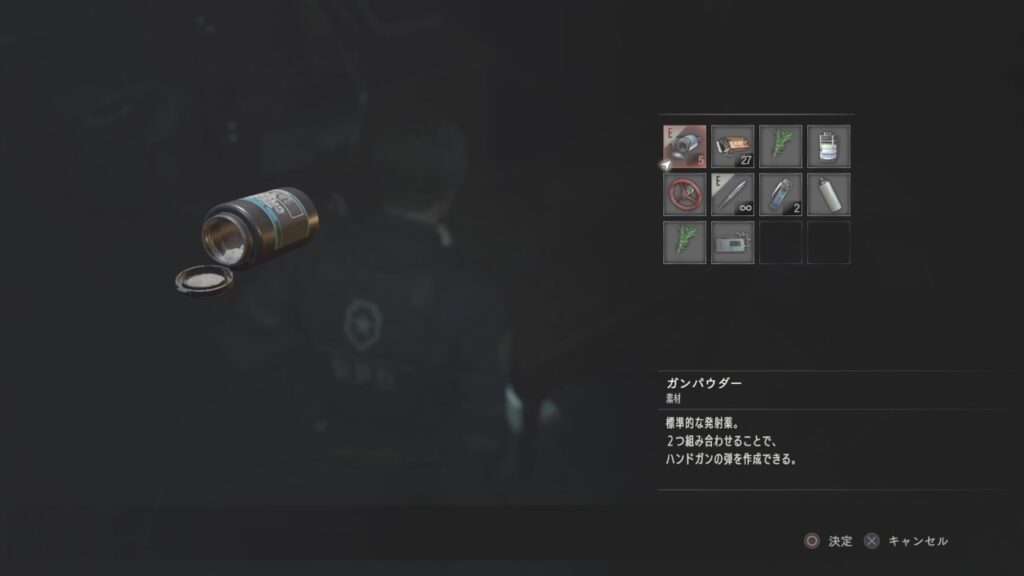Select the white gunpowder canister slot
The height and width of the screenshot is (576, 1024).
point(829,146)
